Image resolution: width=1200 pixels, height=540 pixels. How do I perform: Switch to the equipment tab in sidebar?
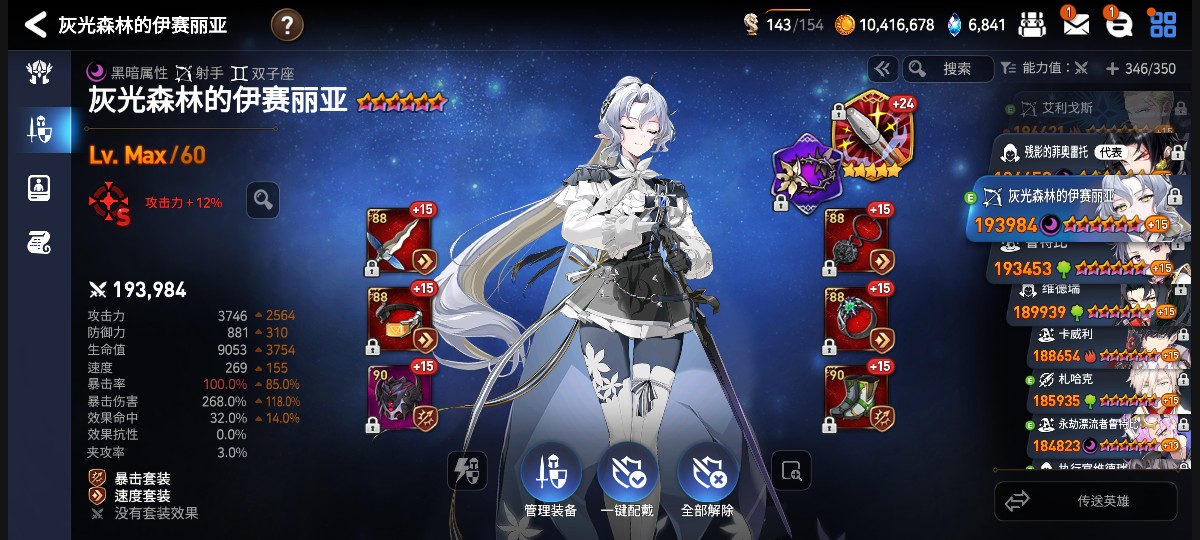coord(39,128)
